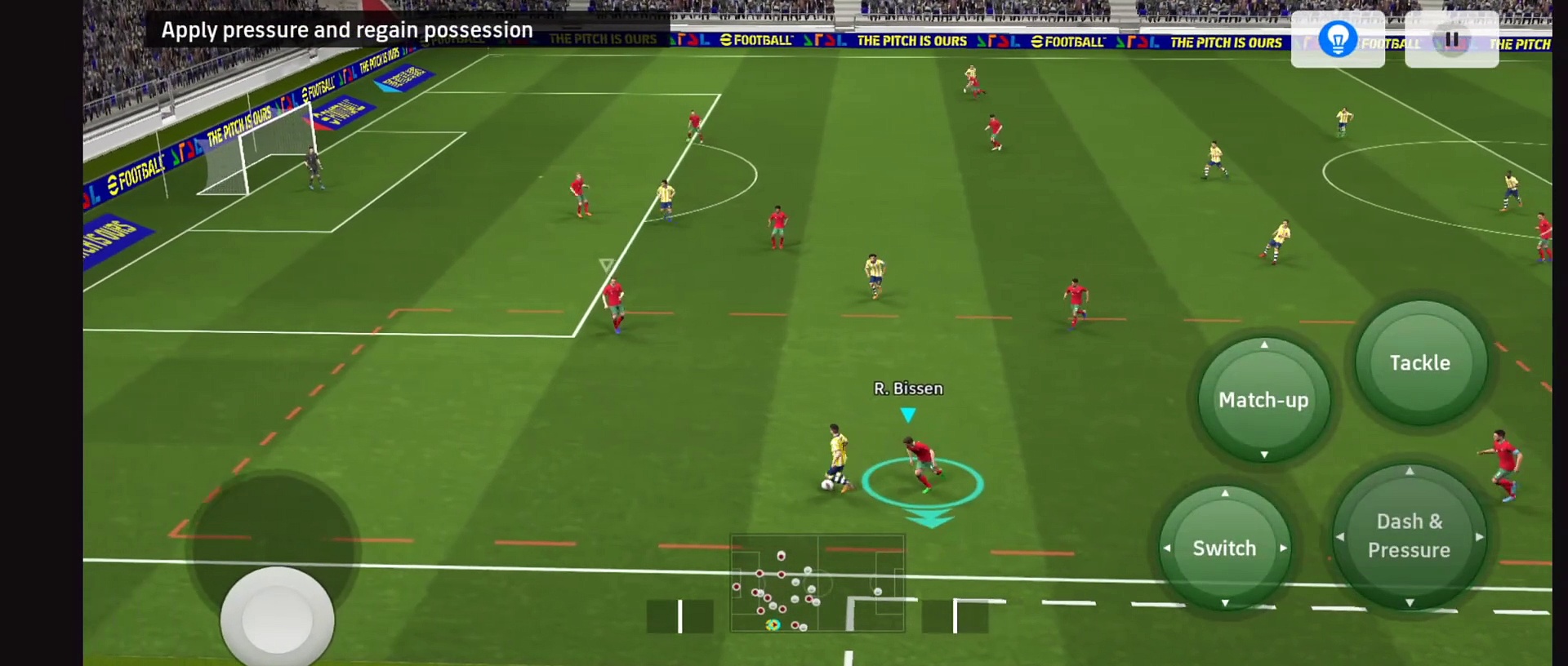
Task: Click the pitch radar minimap
Action: coord(817,584)
